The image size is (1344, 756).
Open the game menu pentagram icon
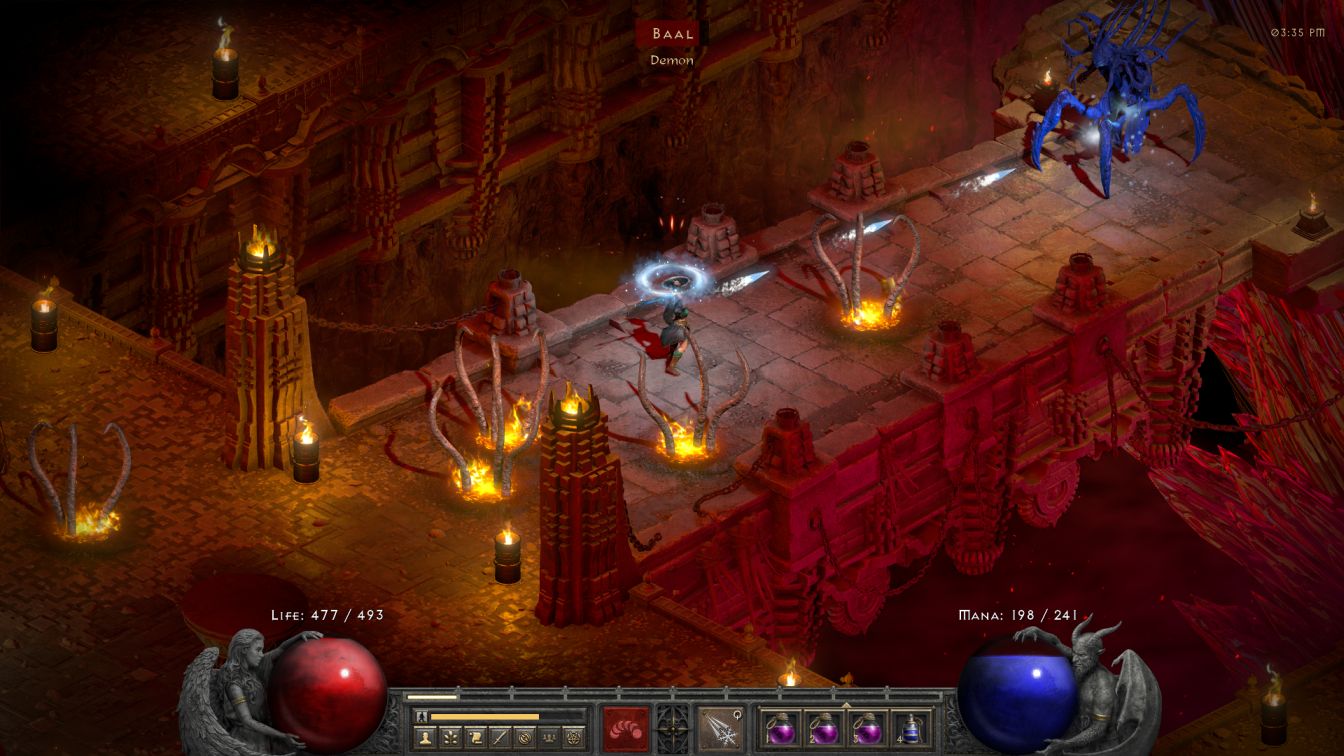tap(576, 738)
